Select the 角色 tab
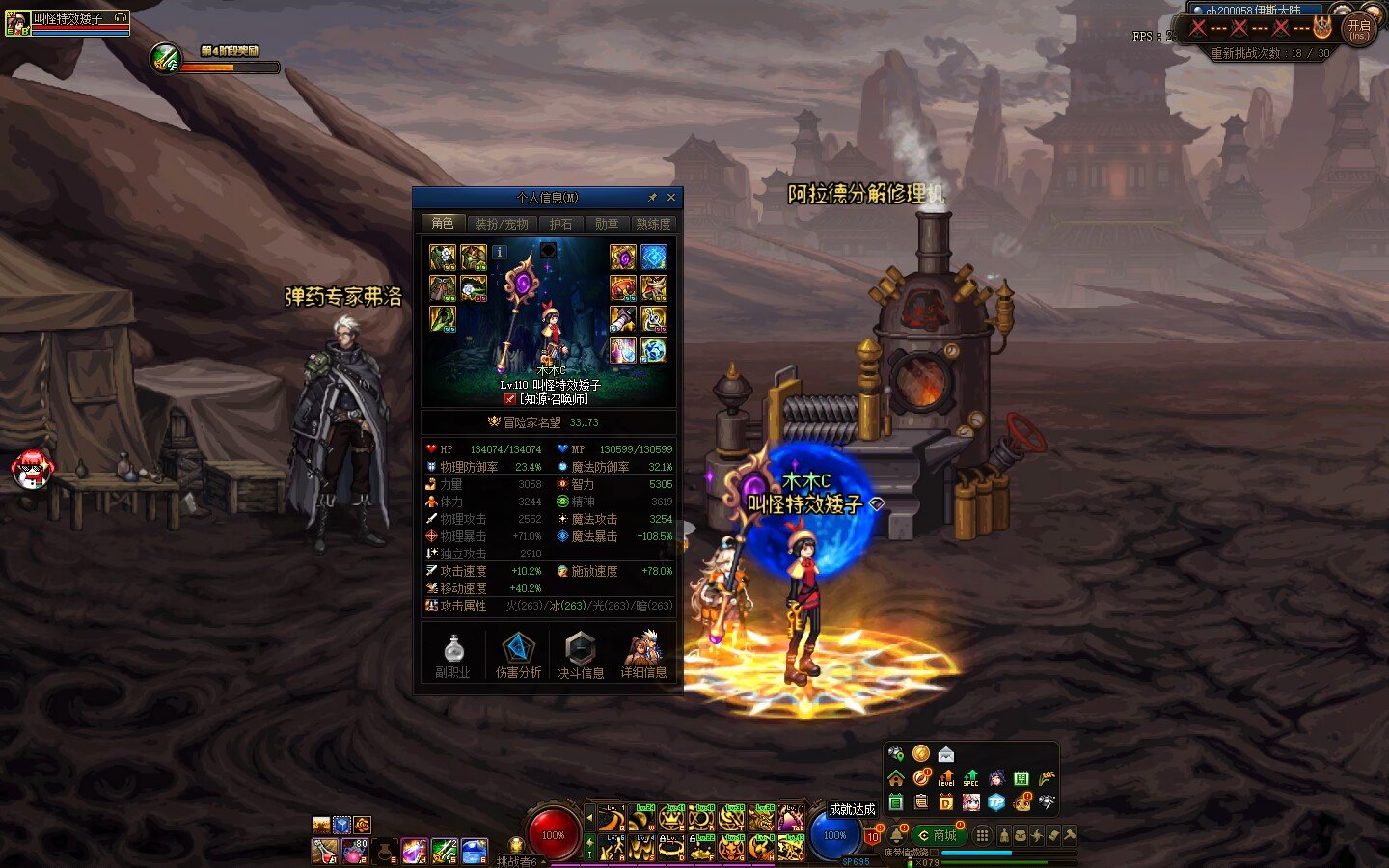The height and width of the screenshot is (868, 1389). point(443,224)
